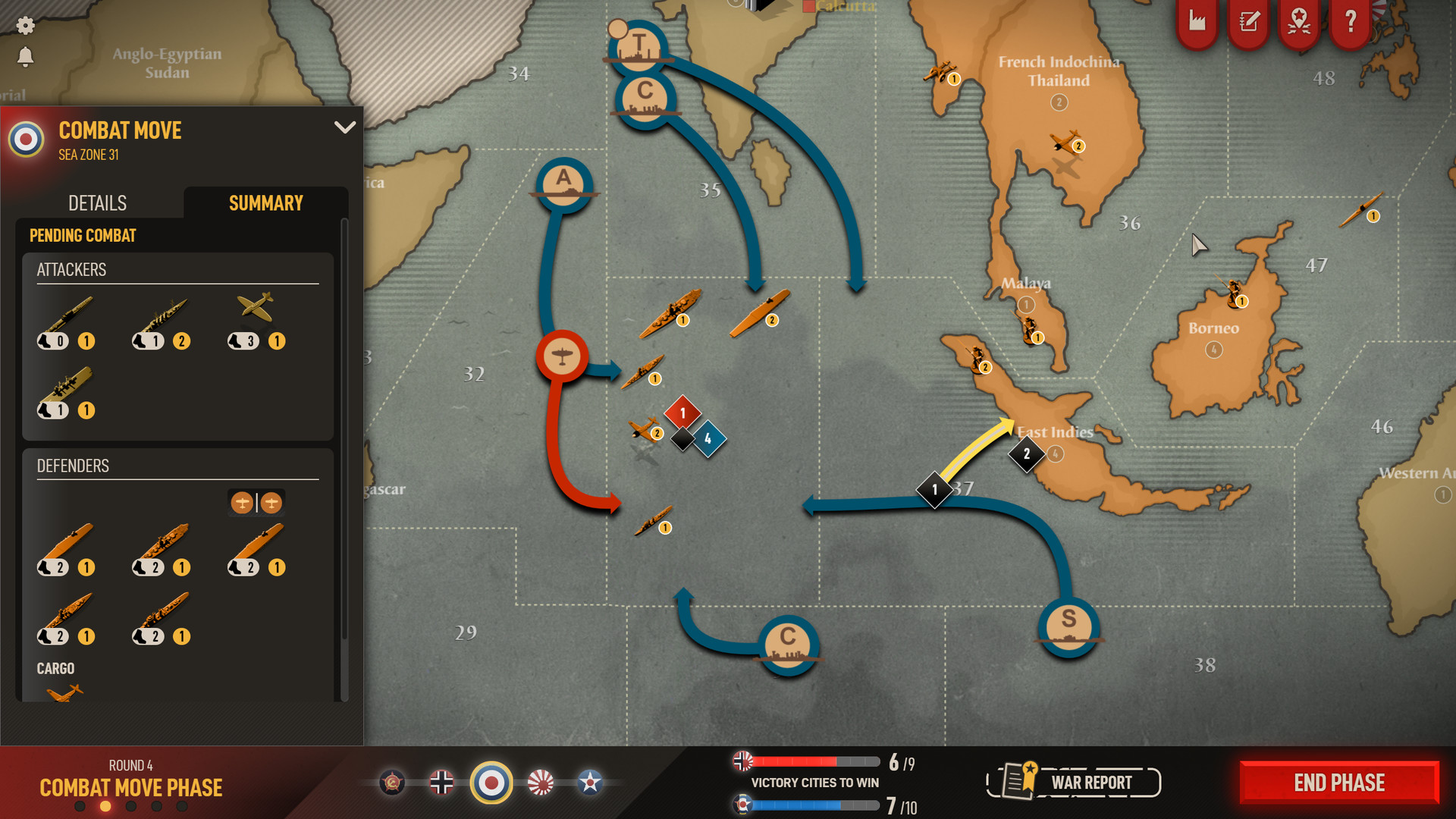The height and width of the screenshot is (819, 1456).
Task: Select the Soviet Union faction roundel
Action: coord(391,782)
